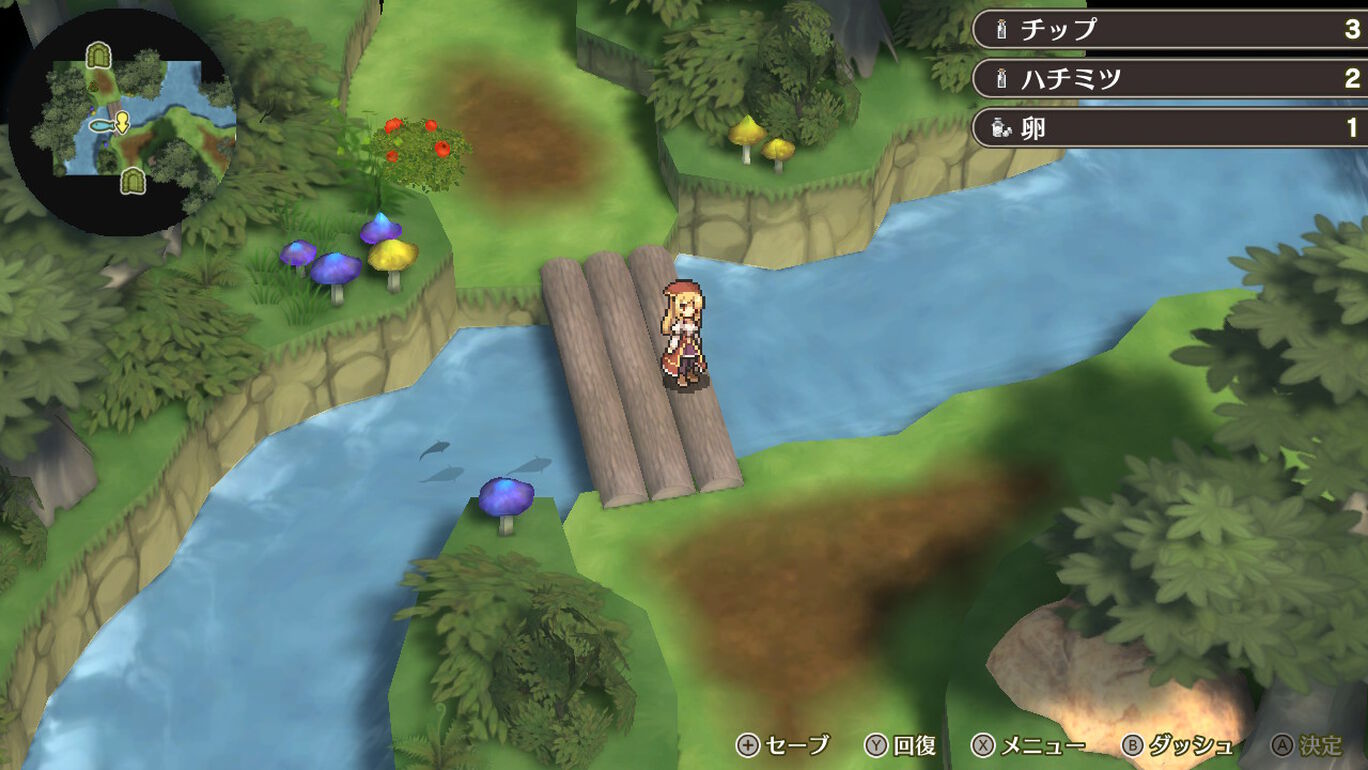
Task: Click the top exit gate marker on minimap
Action: pos(97,55)
